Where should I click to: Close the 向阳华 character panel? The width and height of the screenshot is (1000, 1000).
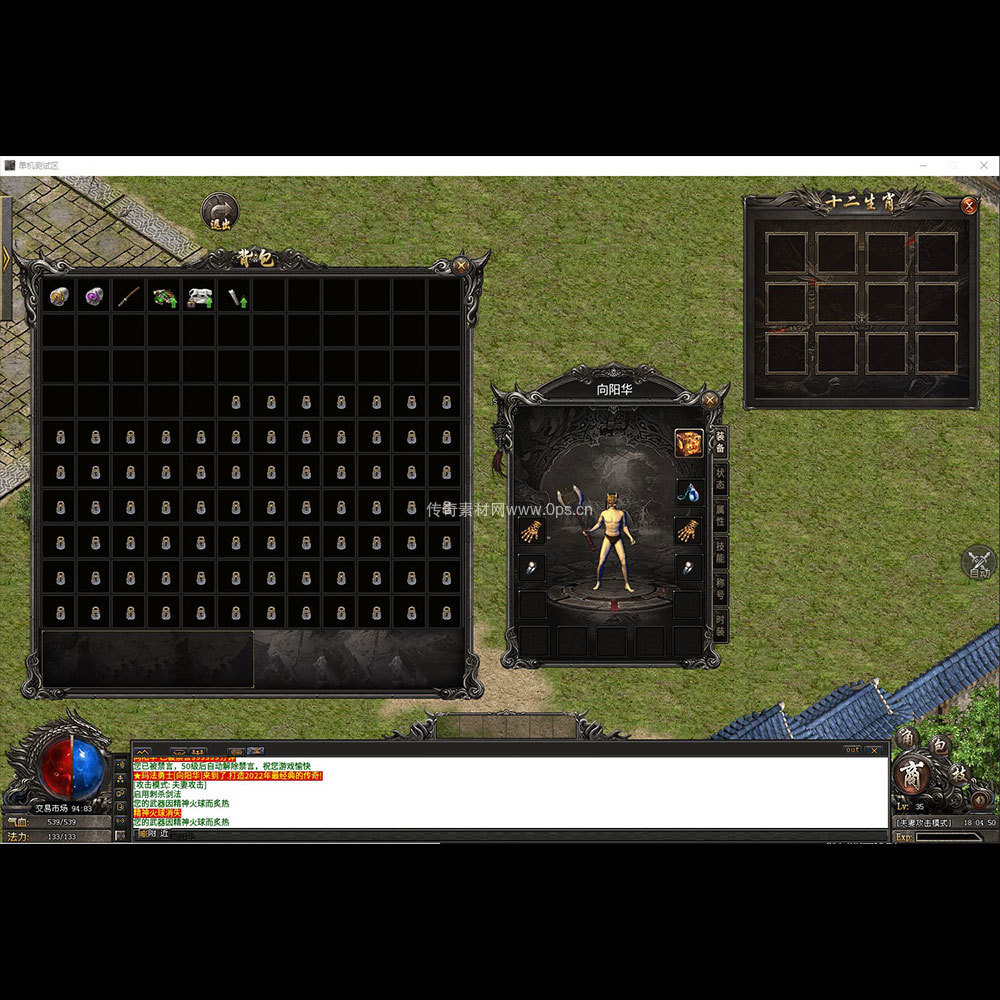[x=709, y=400]
